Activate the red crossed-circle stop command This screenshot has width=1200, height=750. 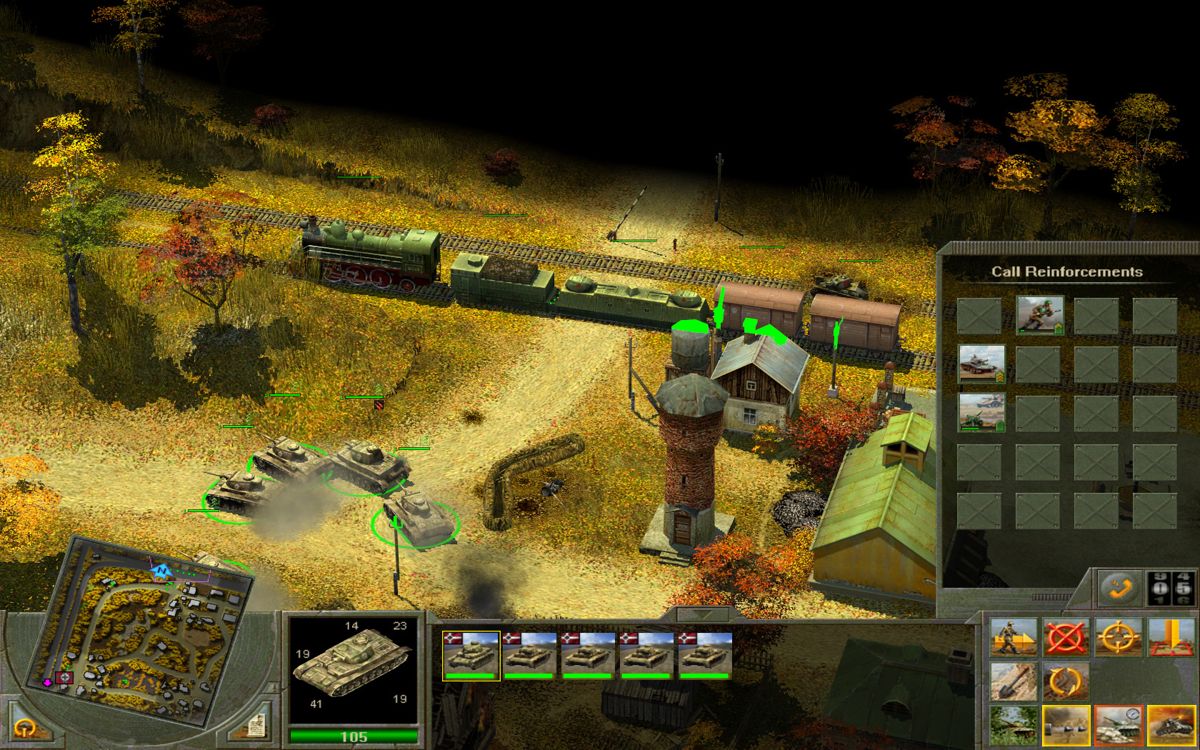pyautogui.click(x=1065, y=637)
